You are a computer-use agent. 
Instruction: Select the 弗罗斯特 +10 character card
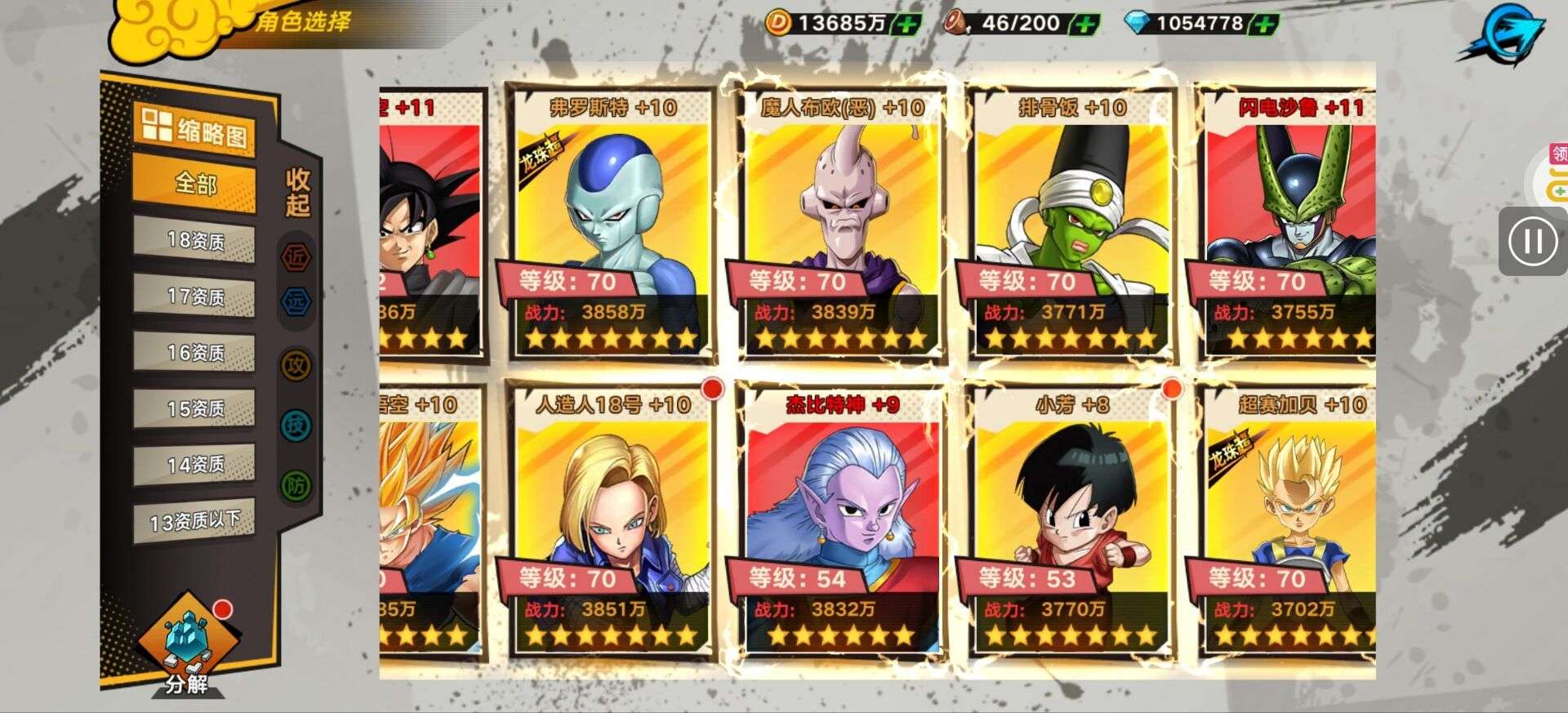[612, 225]
